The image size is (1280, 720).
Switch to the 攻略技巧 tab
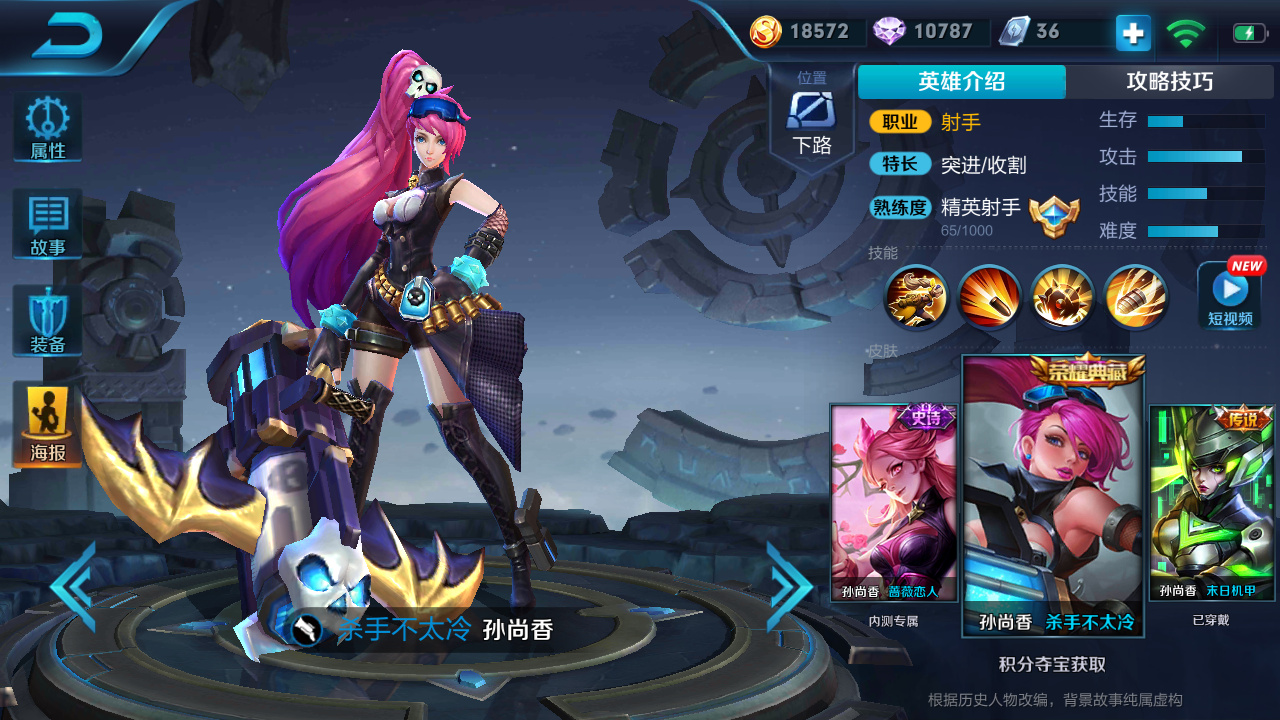pyautogui.click(x=1172, y=82)
